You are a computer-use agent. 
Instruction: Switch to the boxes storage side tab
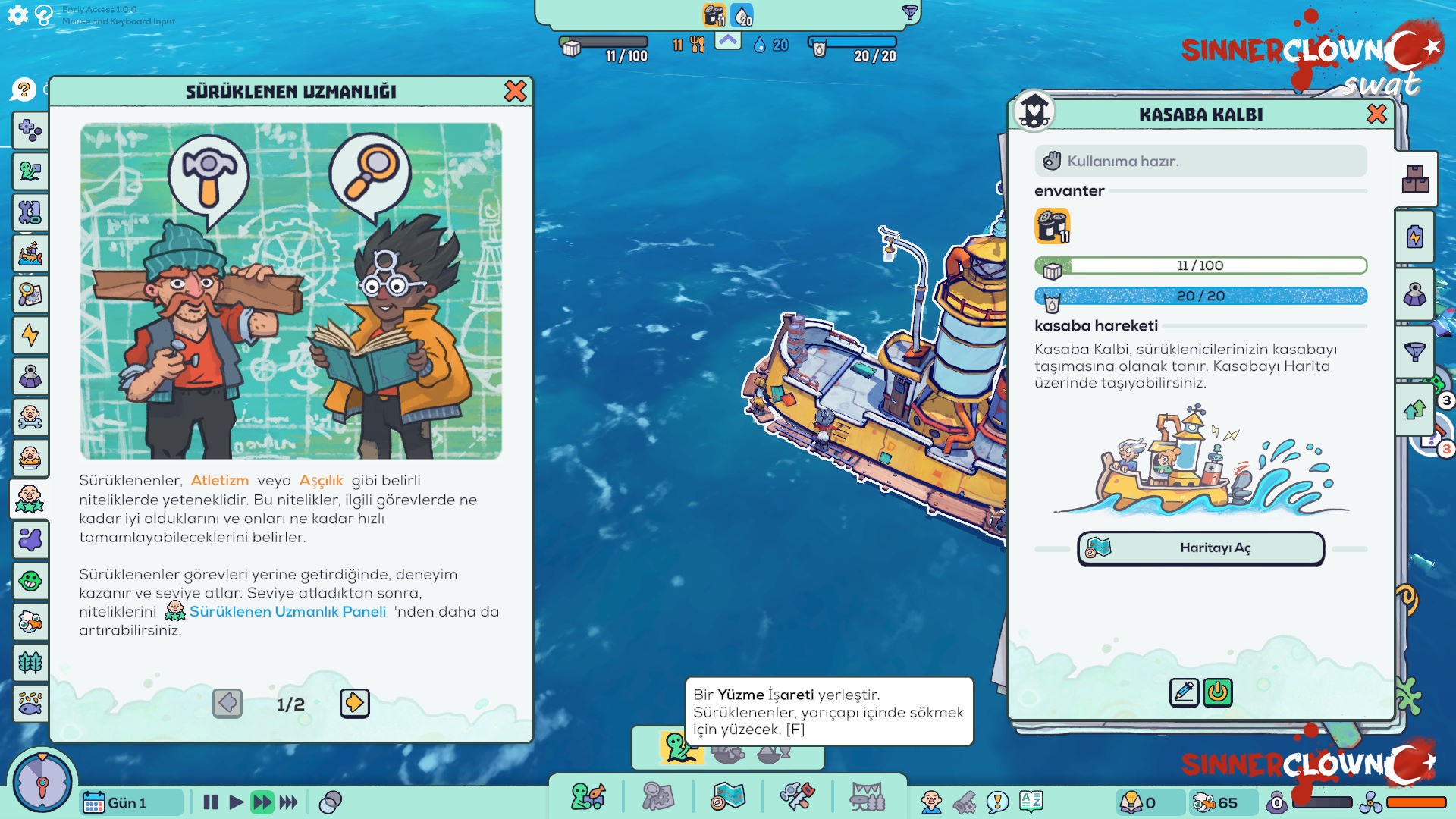pyautogui.click(x=1415, y=179)
